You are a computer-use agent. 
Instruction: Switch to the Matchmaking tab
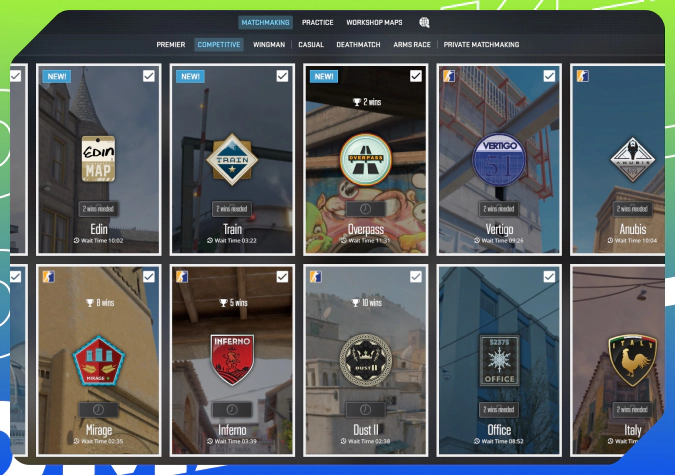(266, 22)
